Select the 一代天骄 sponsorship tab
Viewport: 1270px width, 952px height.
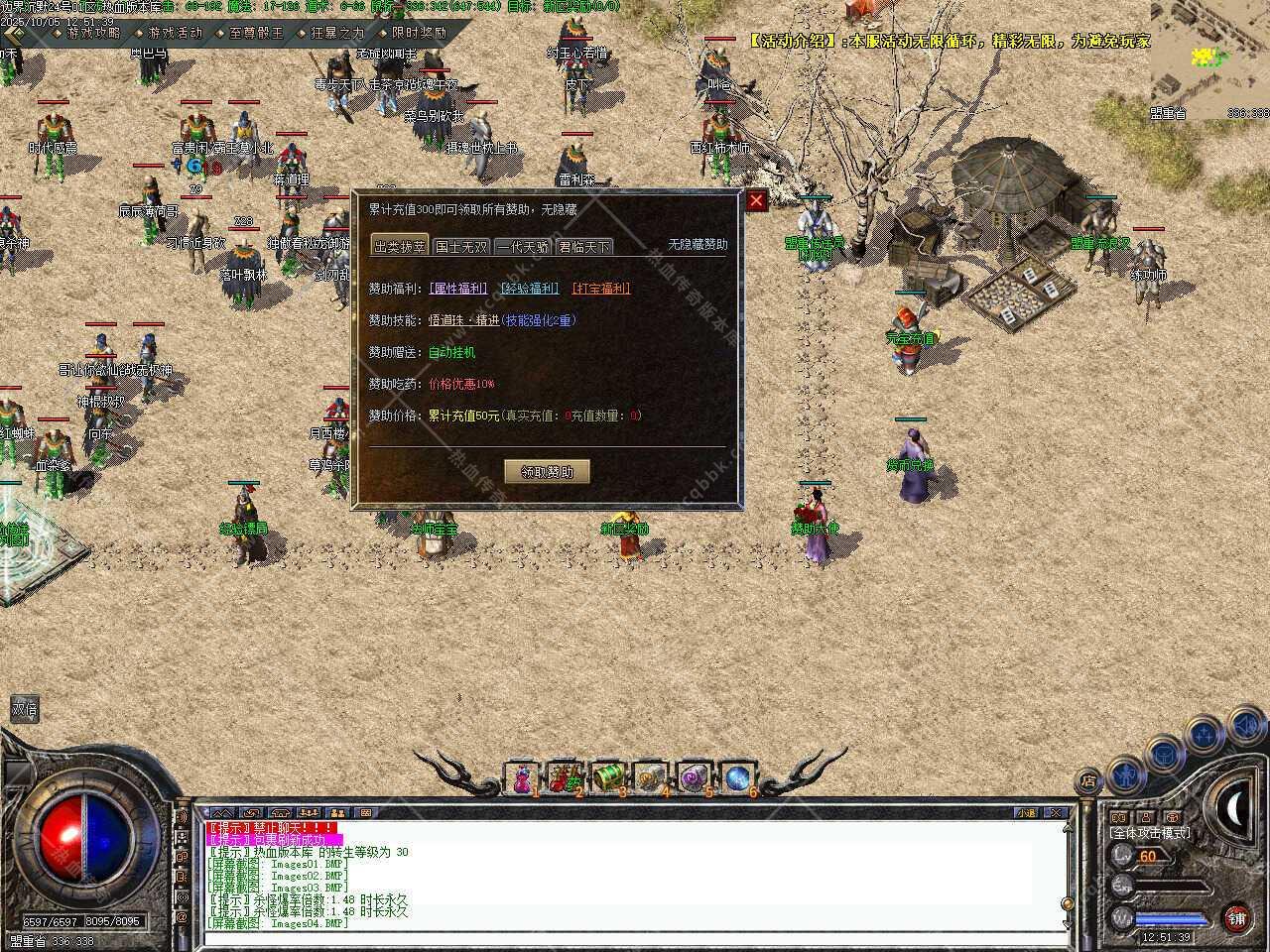coord(523,247)
